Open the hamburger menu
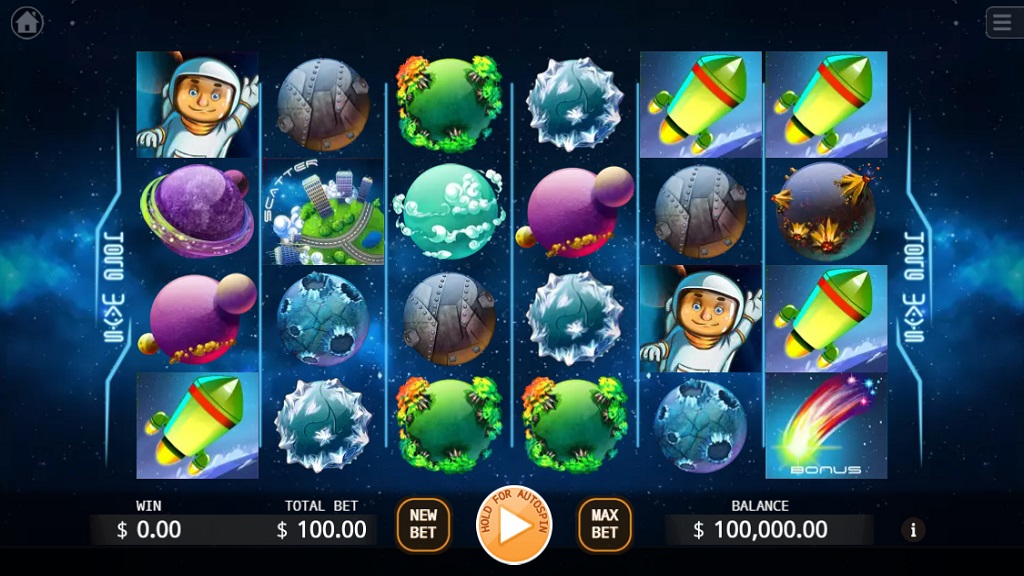 pos(1003,22)
